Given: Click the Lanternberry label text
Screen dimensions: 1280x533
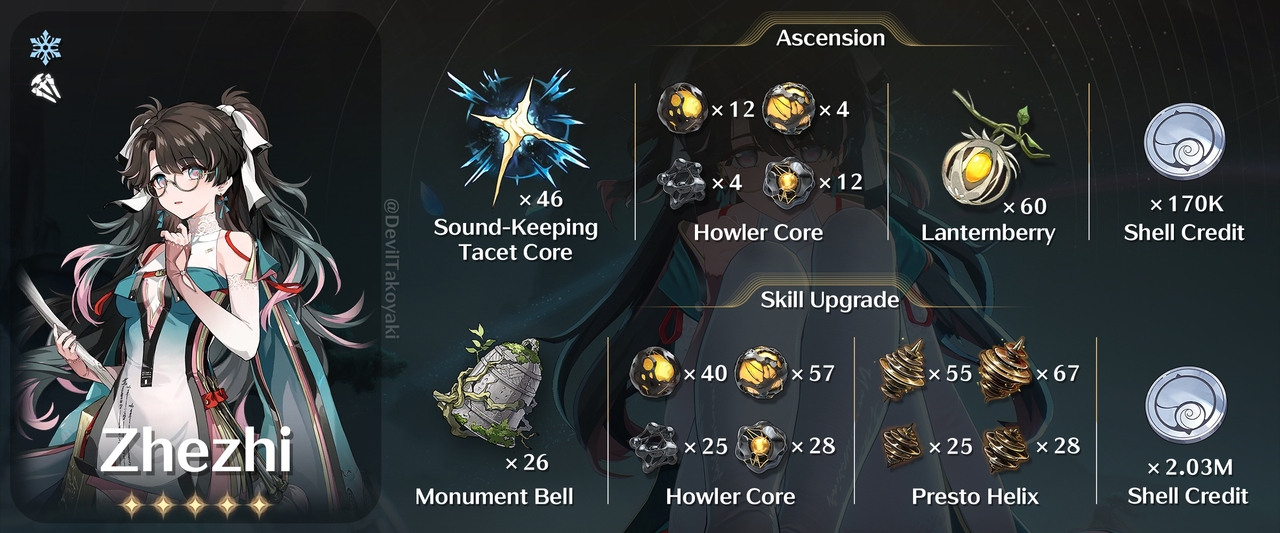Looking at the screenshot, I should pyautogui.click(x=990, y=233).
